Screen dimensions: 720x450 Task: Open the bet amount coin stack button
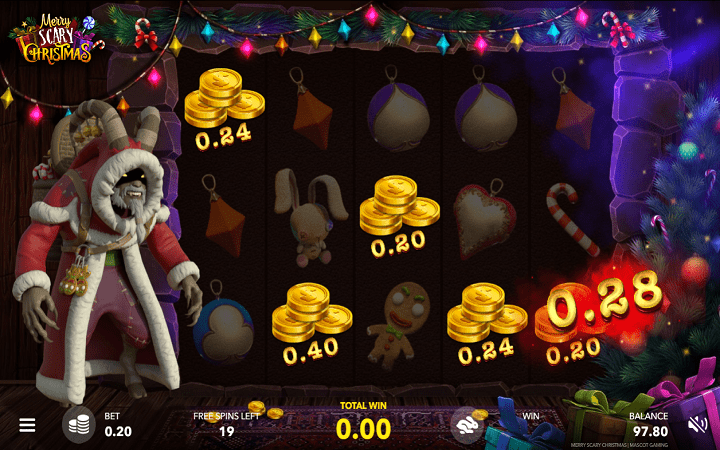point(79,425)
